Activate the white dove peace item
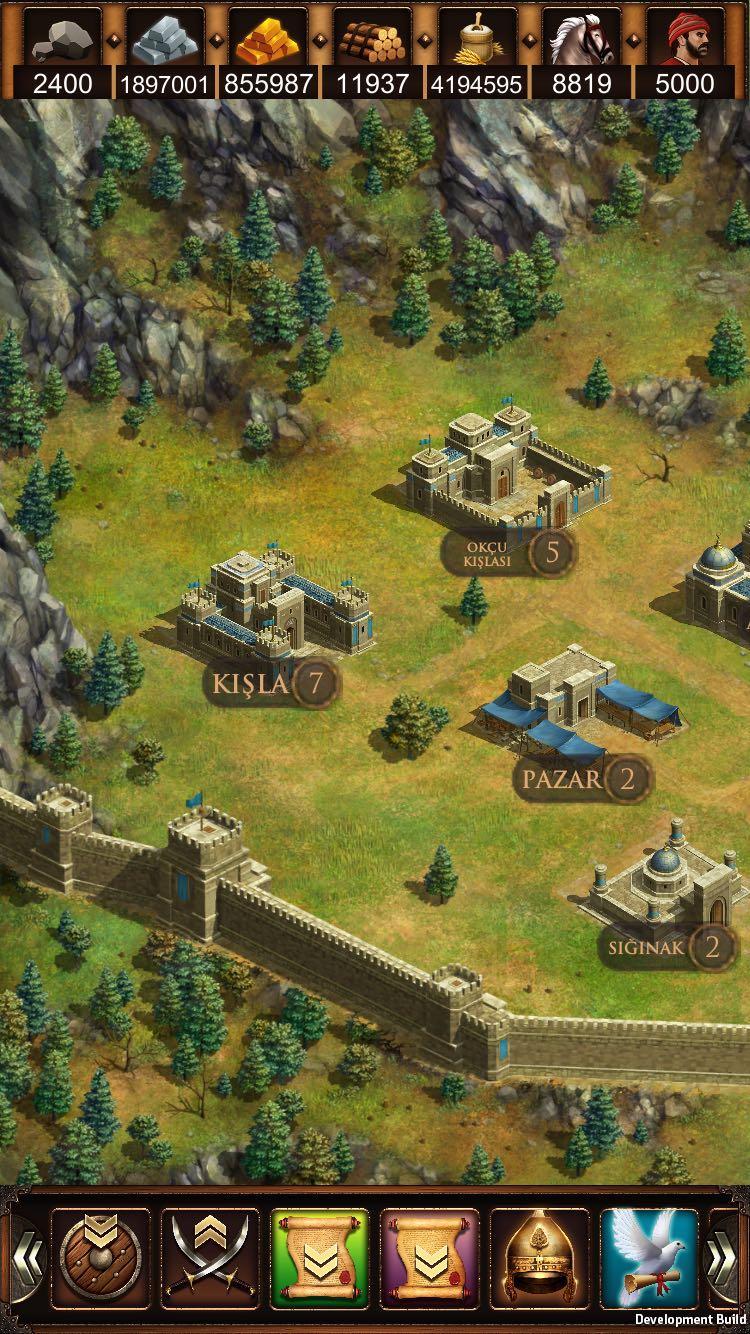 [x=649, y=1258]
